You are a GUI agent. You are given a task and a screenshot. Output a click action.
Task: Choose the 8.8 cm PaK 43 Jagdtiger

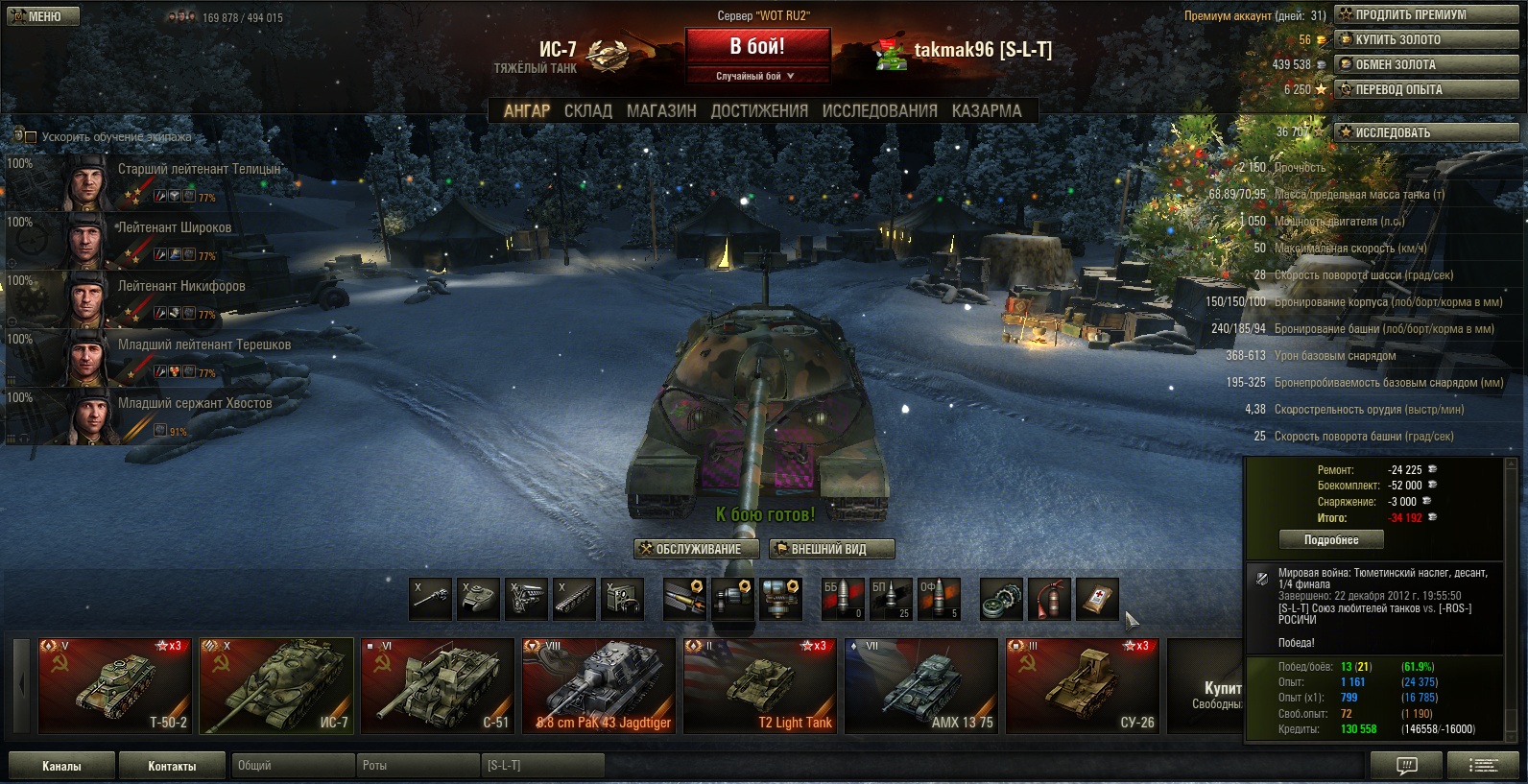coord(598,685)
